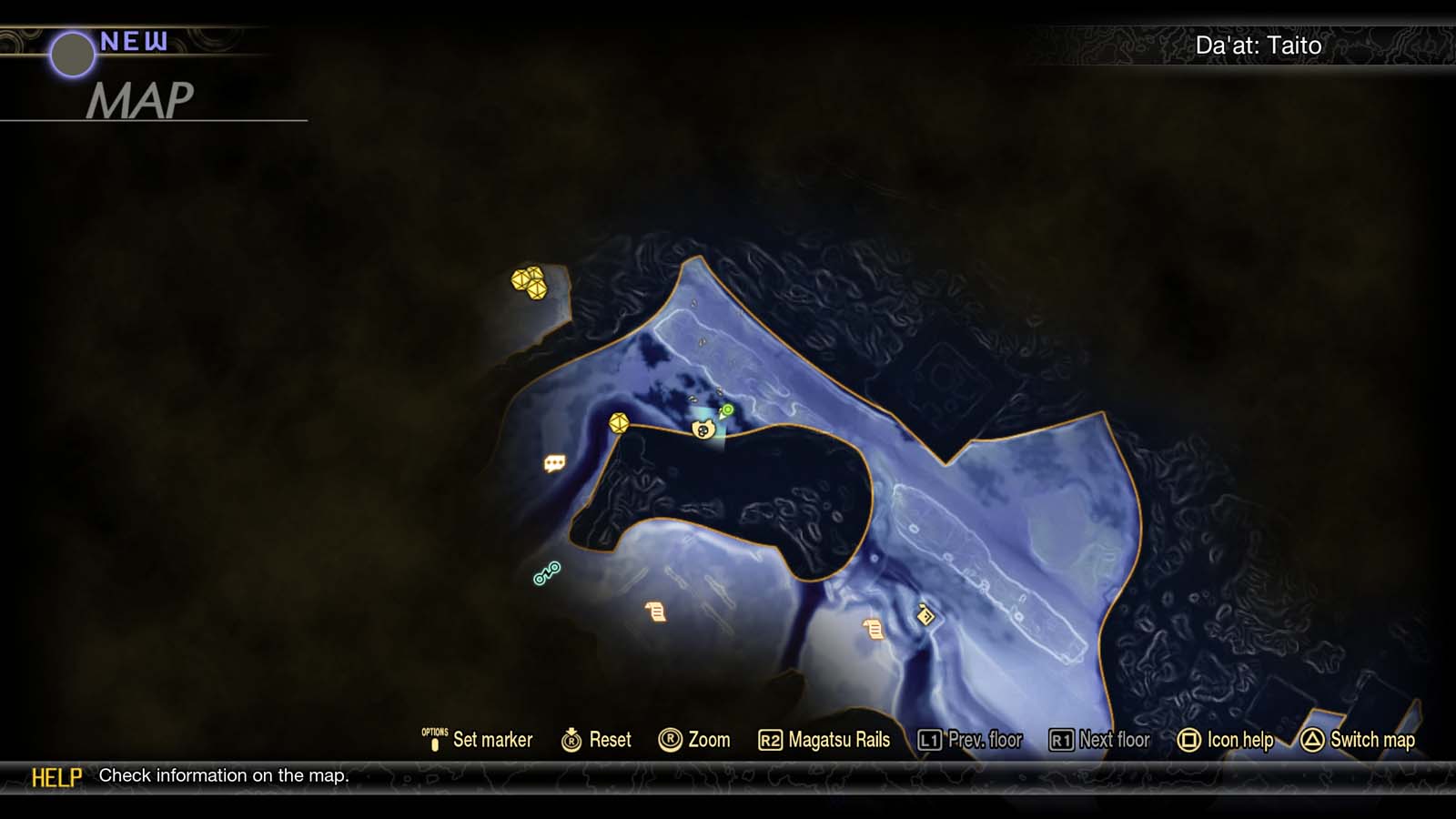Select the yellow doorway exit icon

point(925,616)
